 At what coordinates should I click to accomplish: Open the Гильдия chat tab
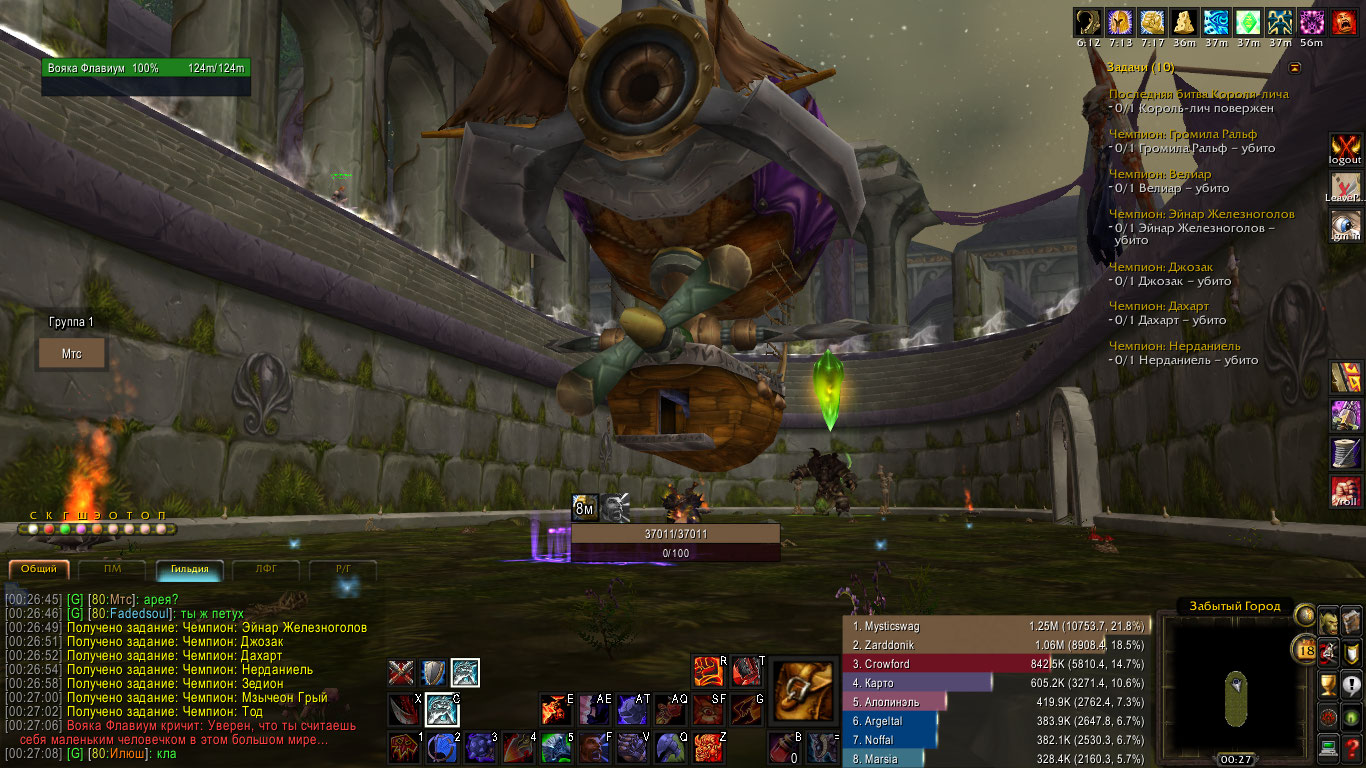click(189, 569)
